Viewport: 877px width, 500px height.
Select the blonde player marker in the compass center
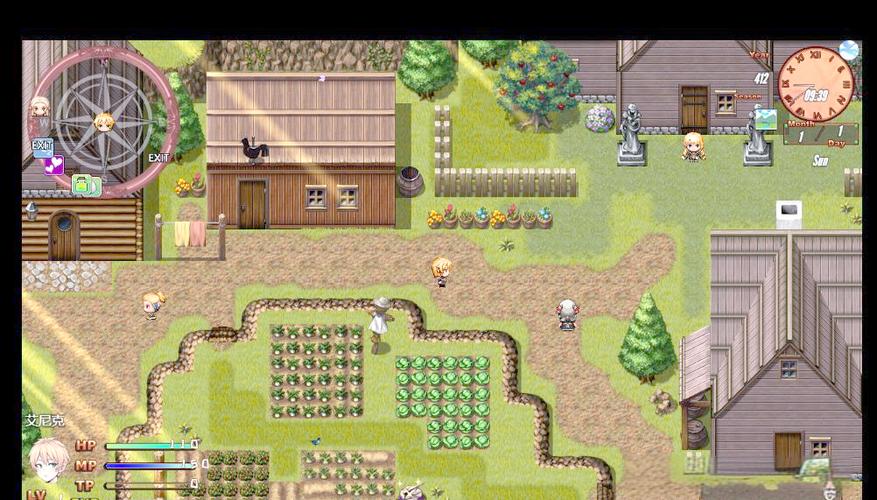click(102, 122)
